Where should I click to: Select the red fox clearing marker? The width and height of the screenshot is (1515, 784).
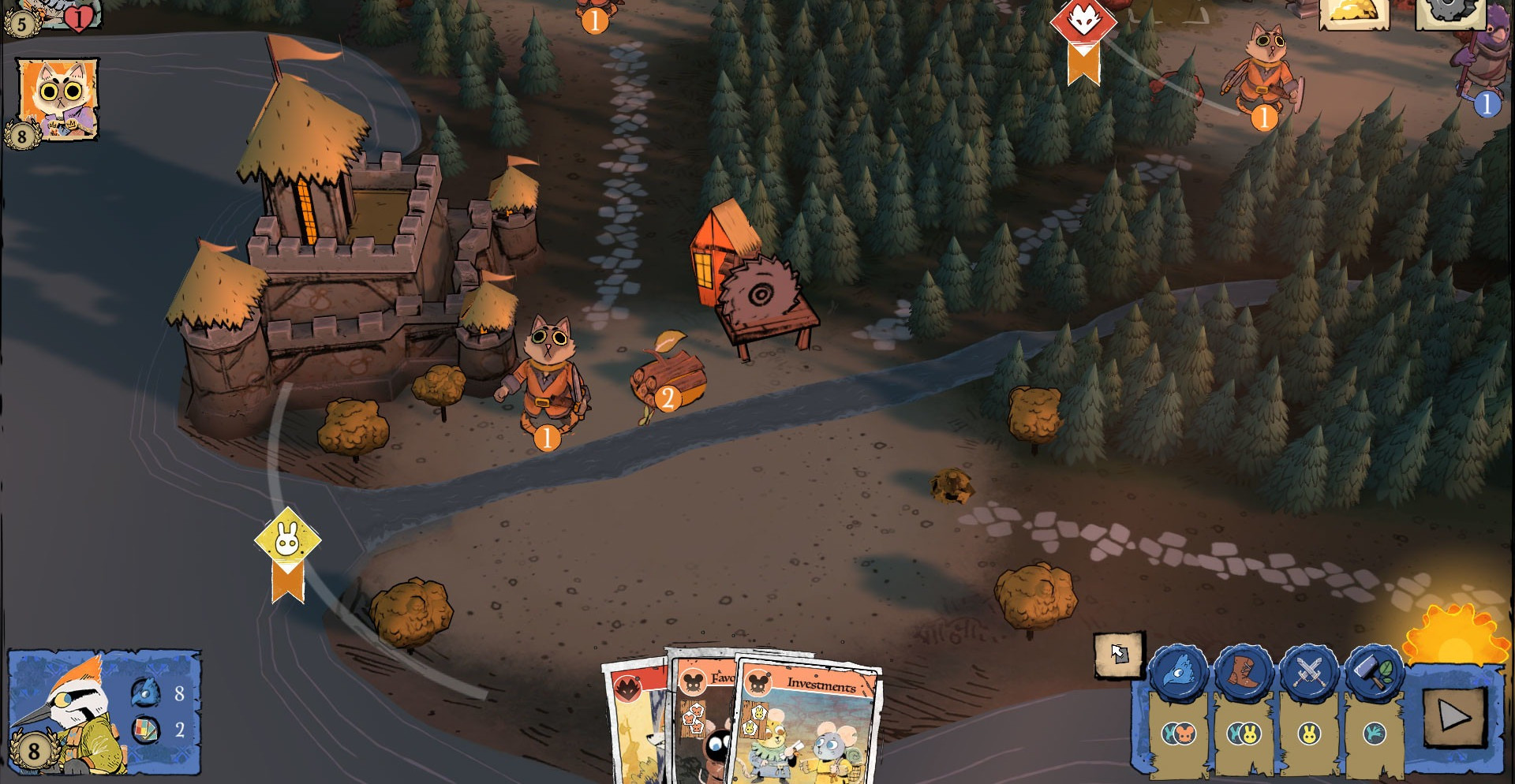(x=1083, y=24)
